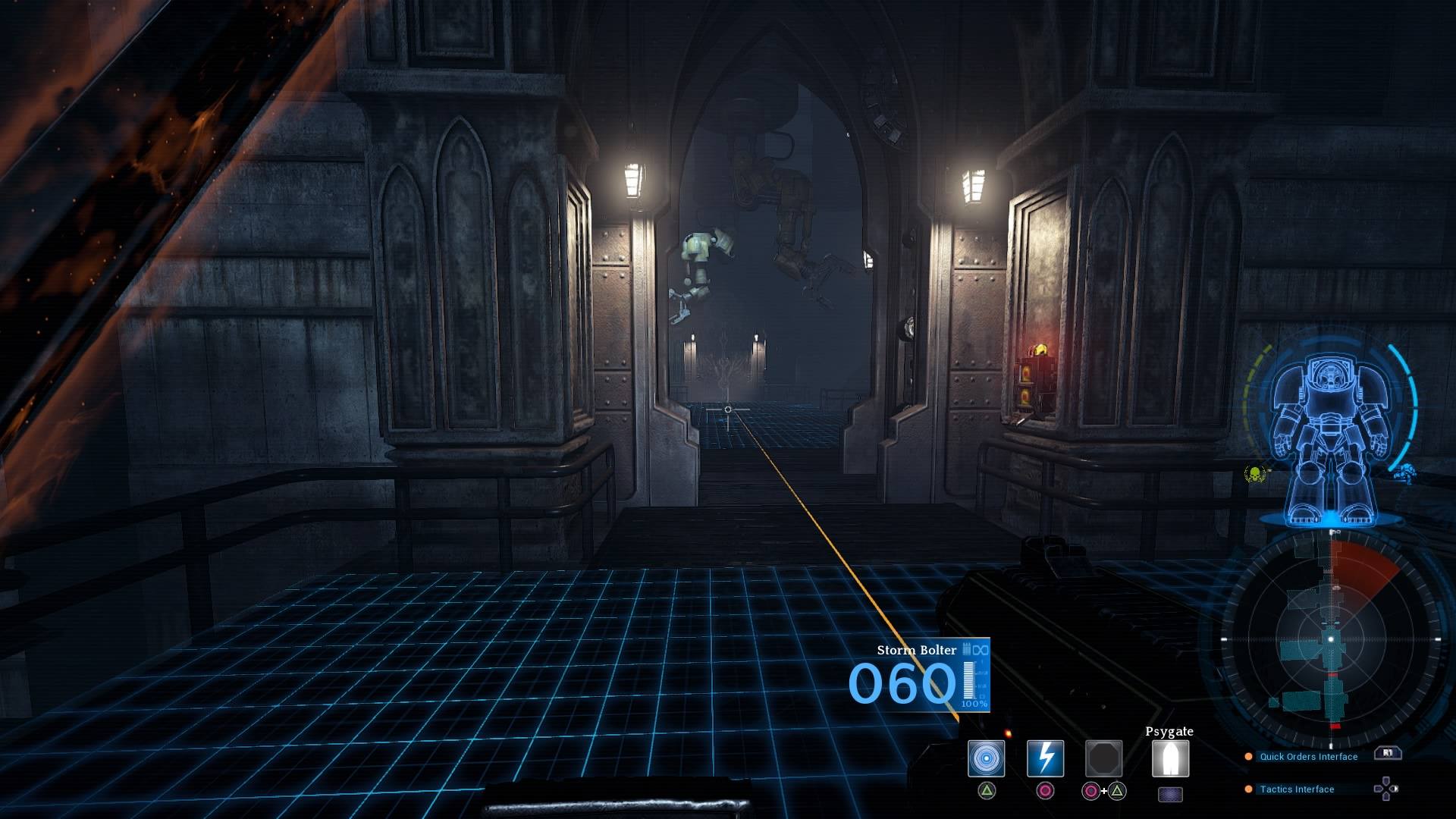The width and height of the screenshot is (1456, 819).
Task: Click the green skull squad icon
Action: pos(1257,475)
